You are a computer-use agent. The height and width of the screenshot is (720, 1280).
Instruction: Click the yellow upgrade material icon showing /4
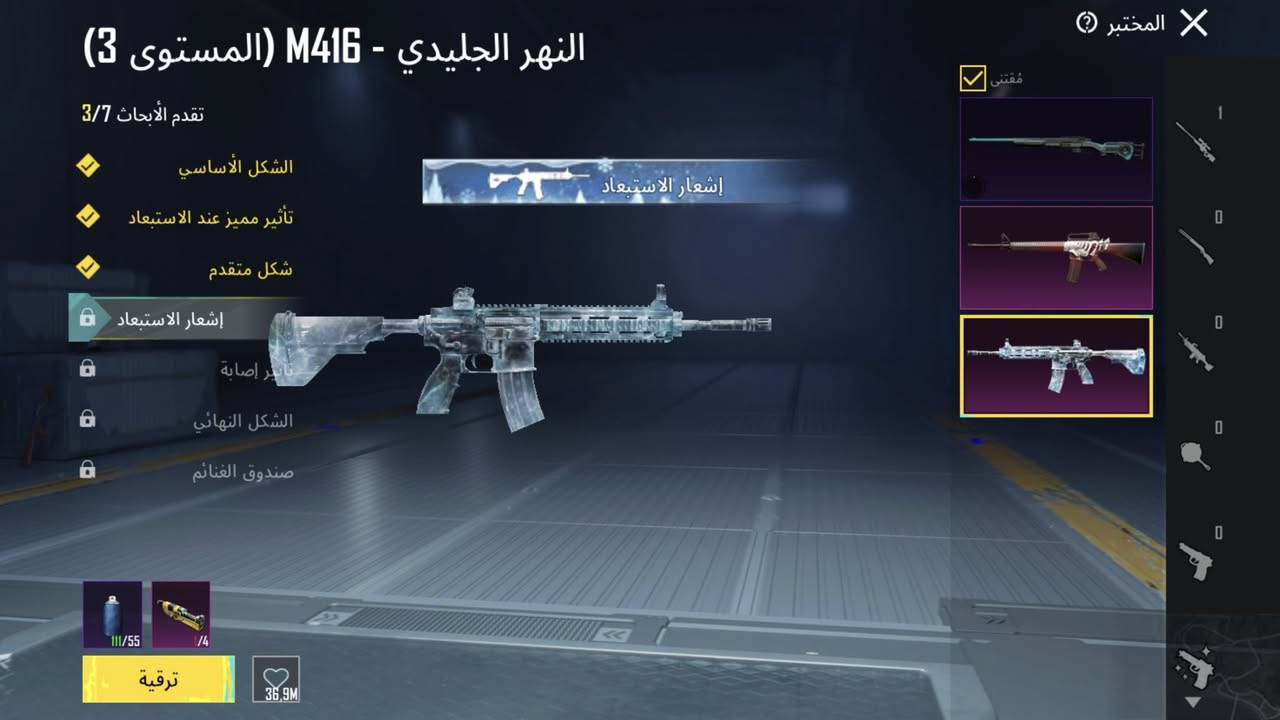(181, 614)
